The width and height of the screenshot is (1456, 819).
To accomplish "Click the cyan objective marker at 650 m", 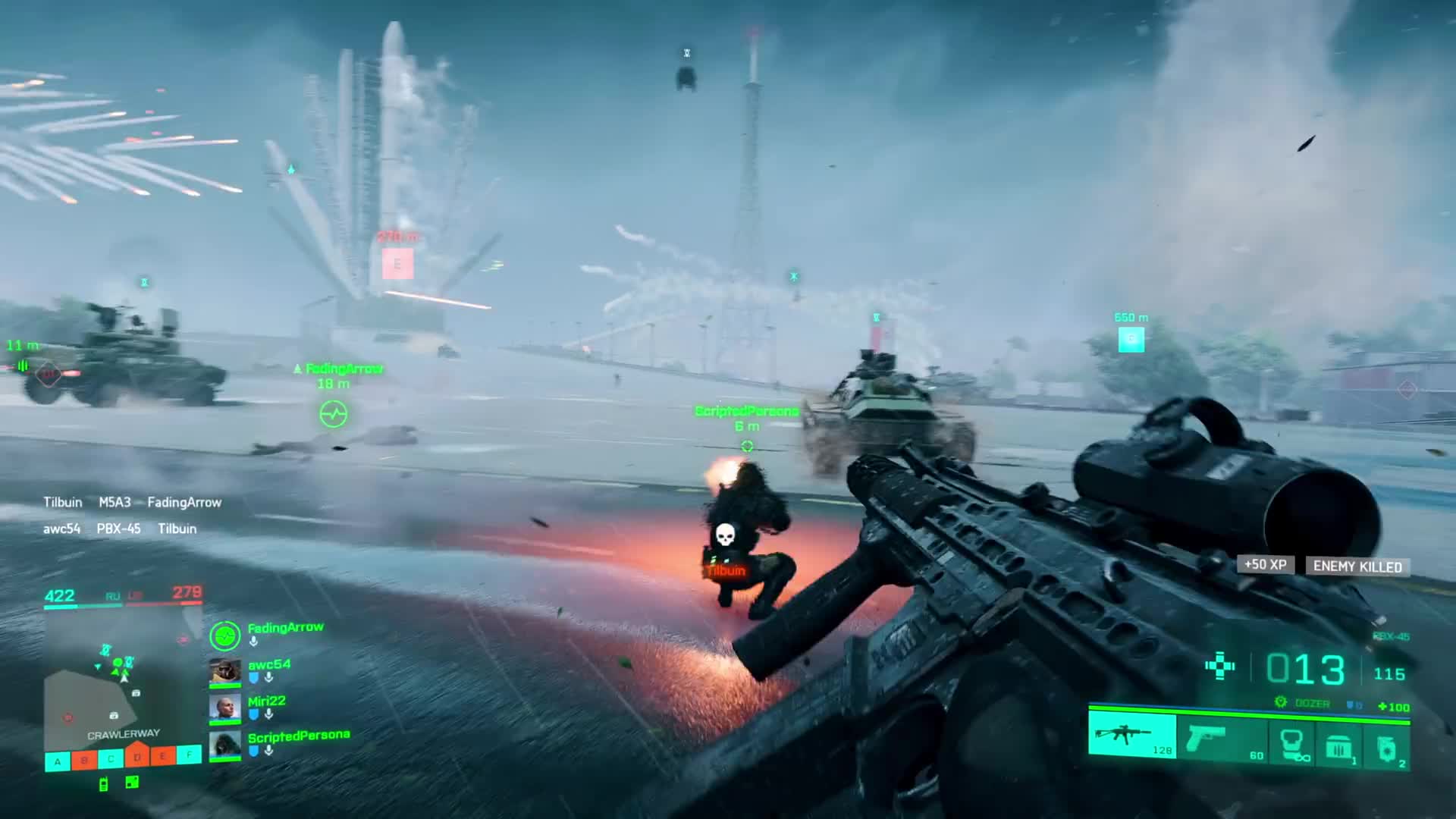I will 1131,339.
